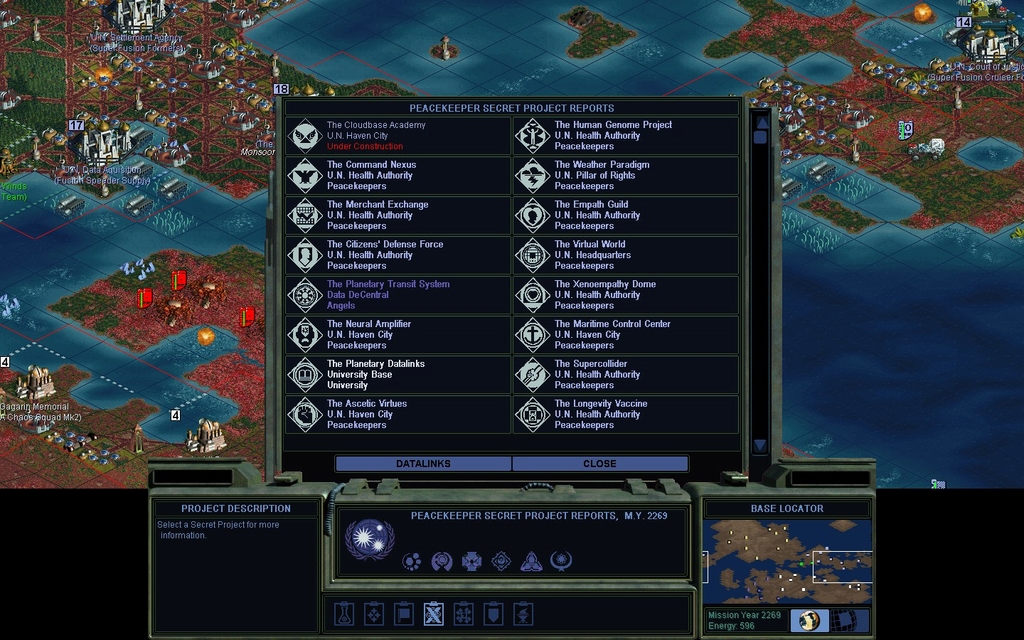Click the scrollbar down arrow

760,445
